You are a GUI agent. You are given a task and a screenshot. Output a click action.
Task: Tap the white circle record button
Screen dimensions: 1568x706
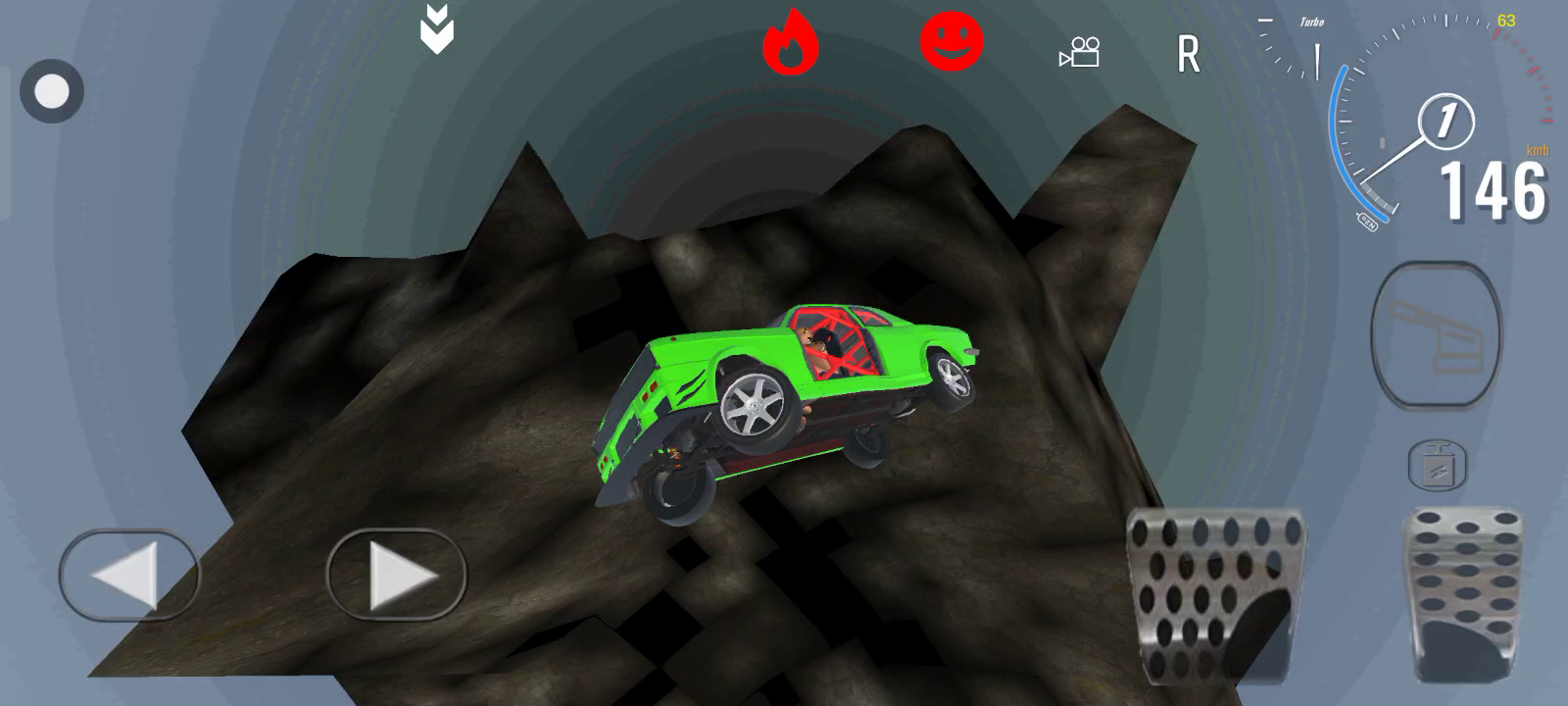tap(52, 92)
